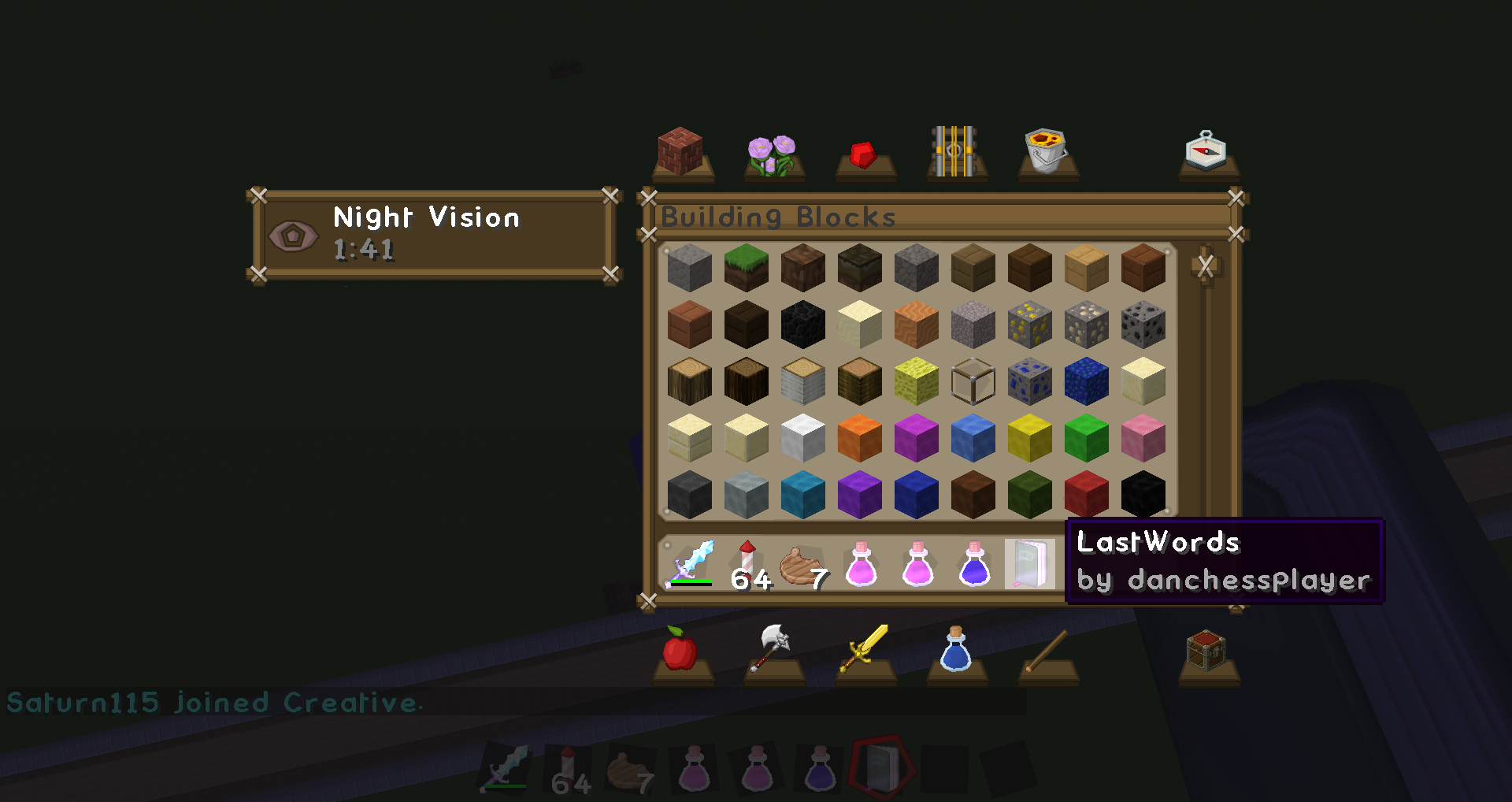Image resolution: width=1512 pixels, height=802 pixels.
Task: Select the diamond sword hotbar slot
Action: tap(691, 564)
